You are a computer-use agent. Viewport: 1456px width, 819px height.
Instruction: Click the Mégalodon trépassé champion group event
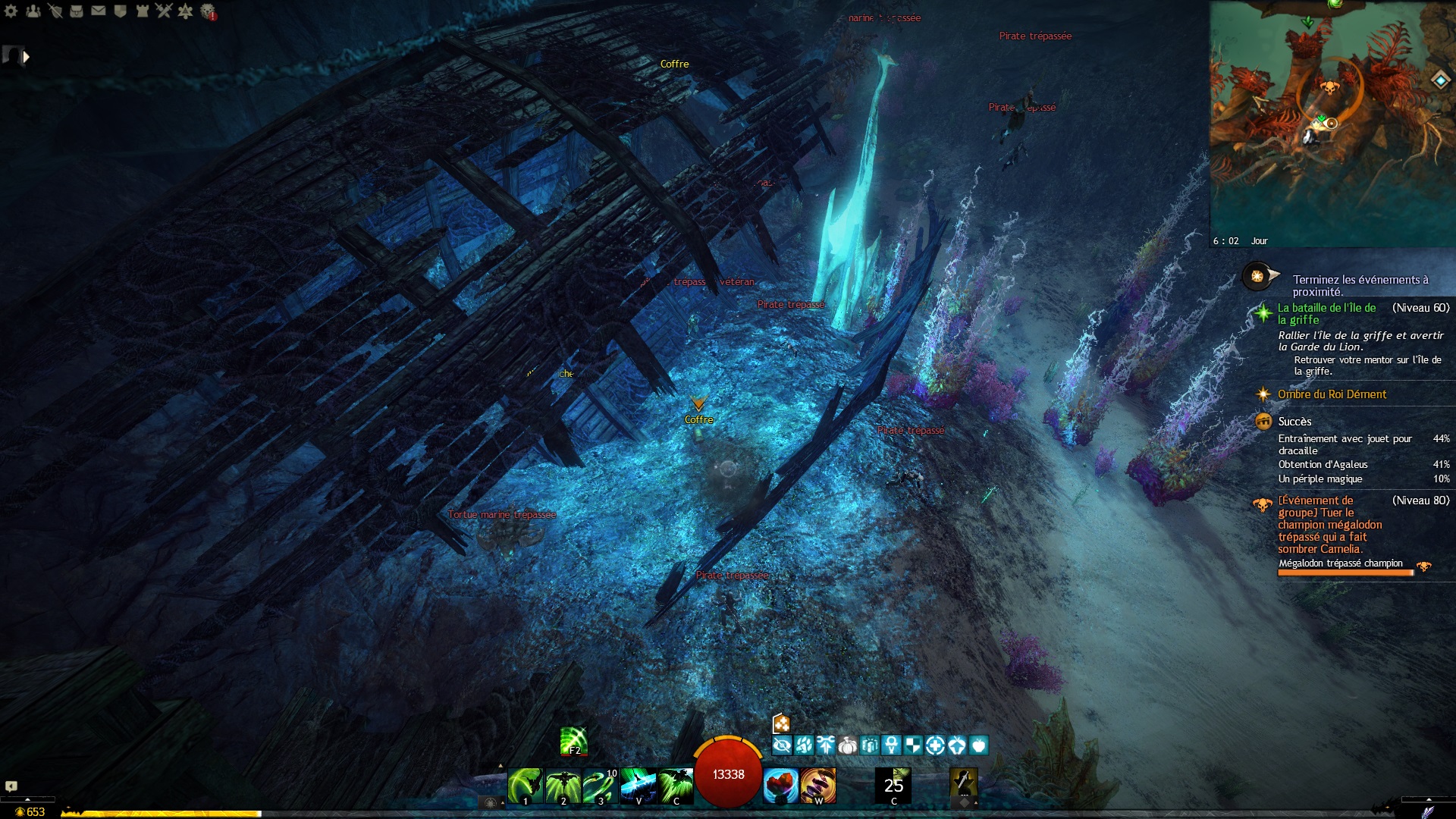coord(1329,525)
